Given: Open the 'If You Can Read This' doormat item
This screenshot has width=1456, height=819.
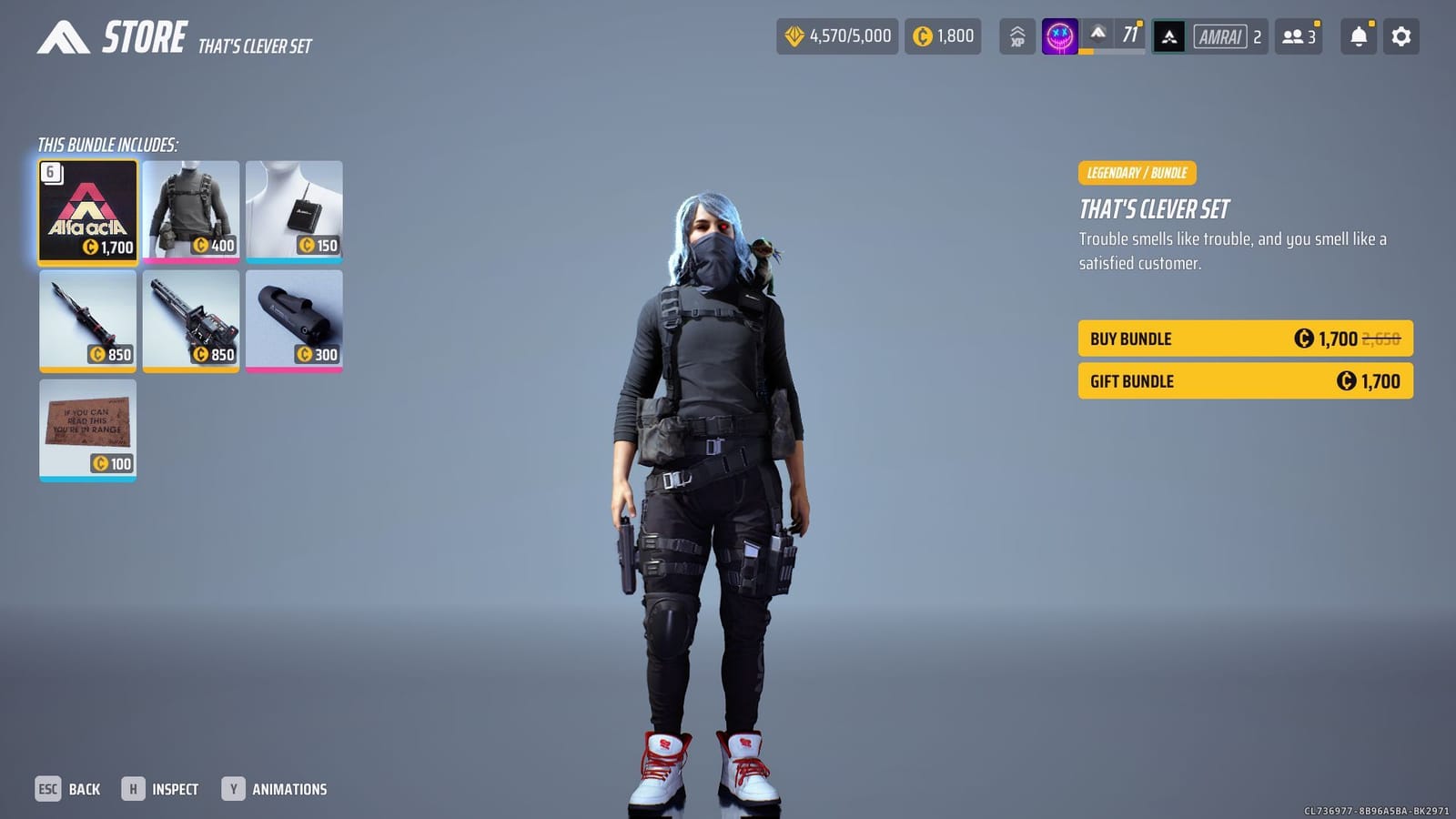Looking at the screenshot, I should click(87, 428).
